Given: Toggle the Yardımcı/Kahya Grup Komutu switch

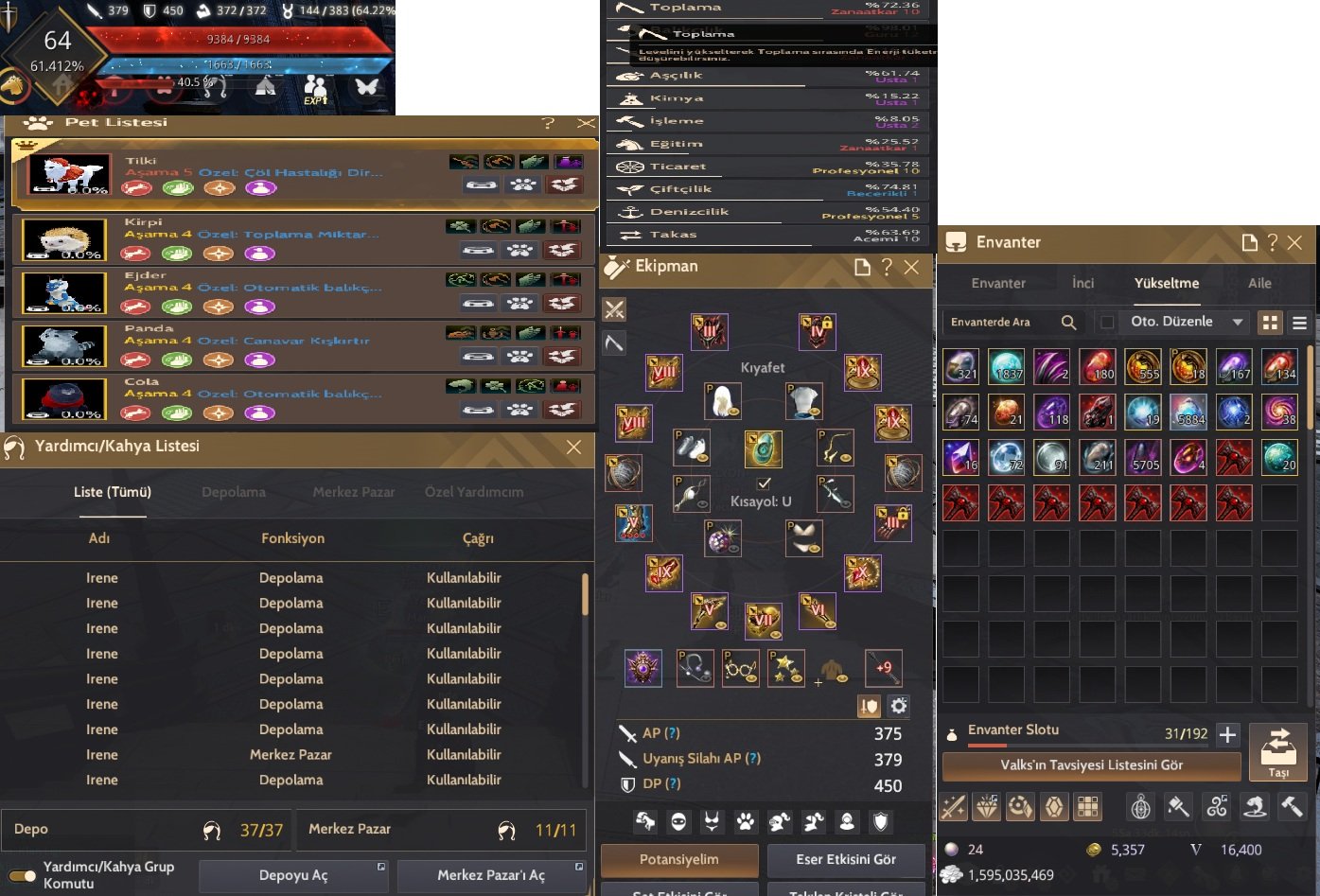Looking at the screenshot, I should point(21,875).
